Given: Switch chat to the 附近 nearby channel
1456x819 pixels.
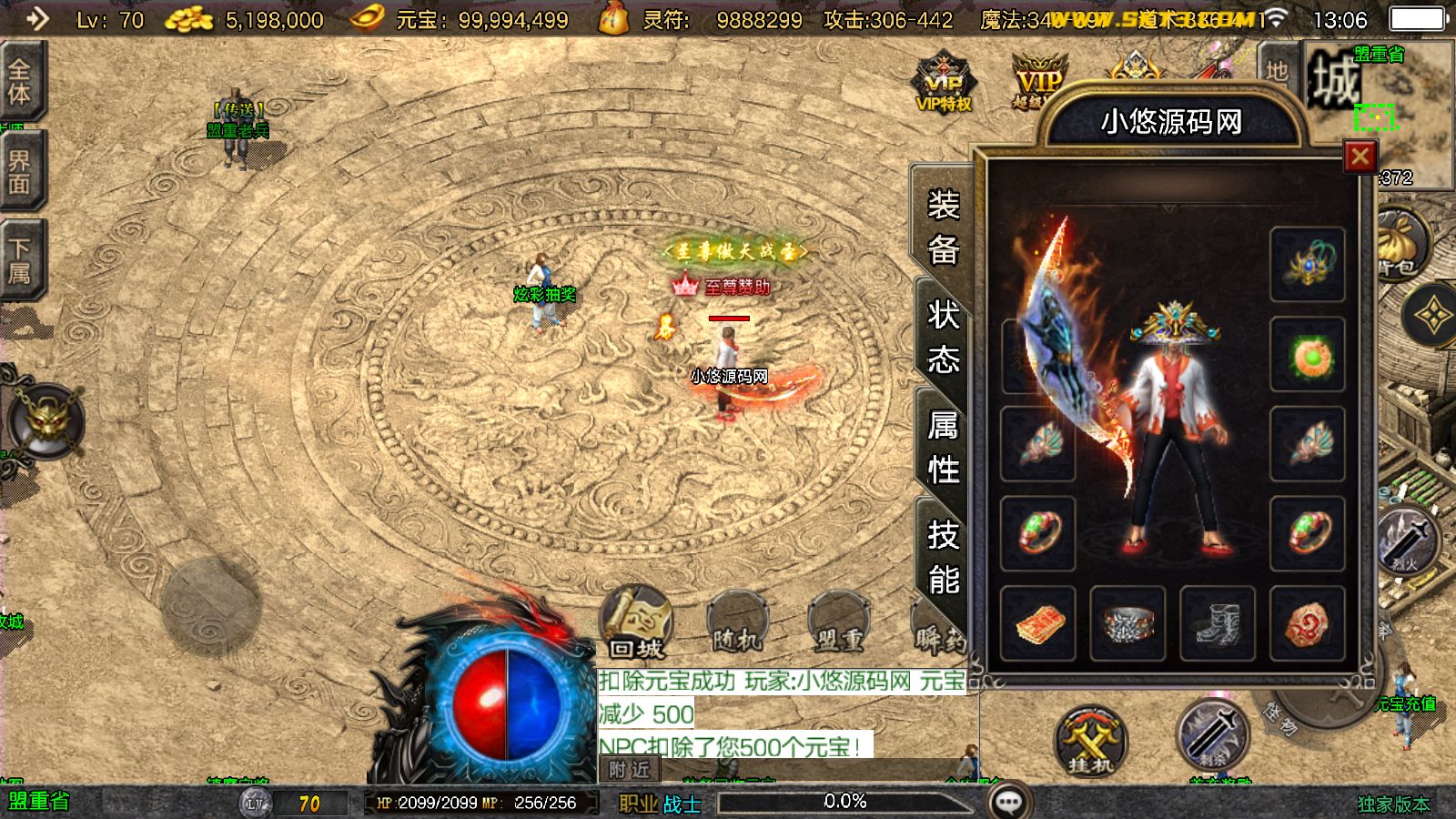Looking at the screenshot, I should tap(630, 770).
